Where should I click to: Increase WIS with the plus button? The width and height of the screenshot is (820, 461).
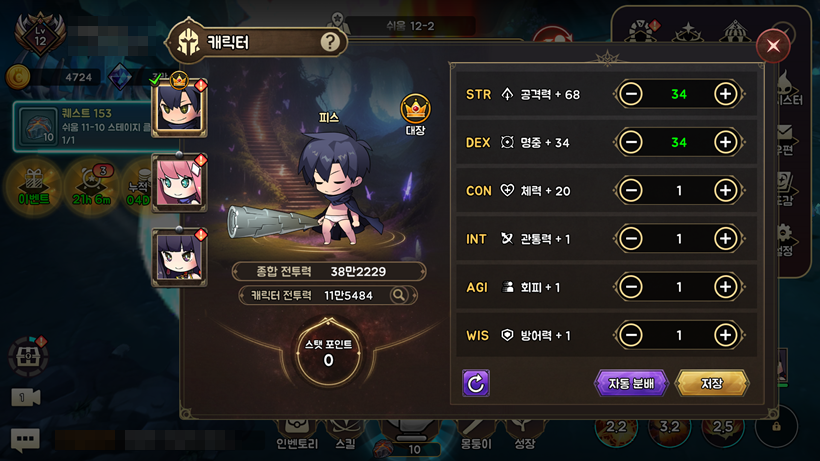tap(726, 335)
